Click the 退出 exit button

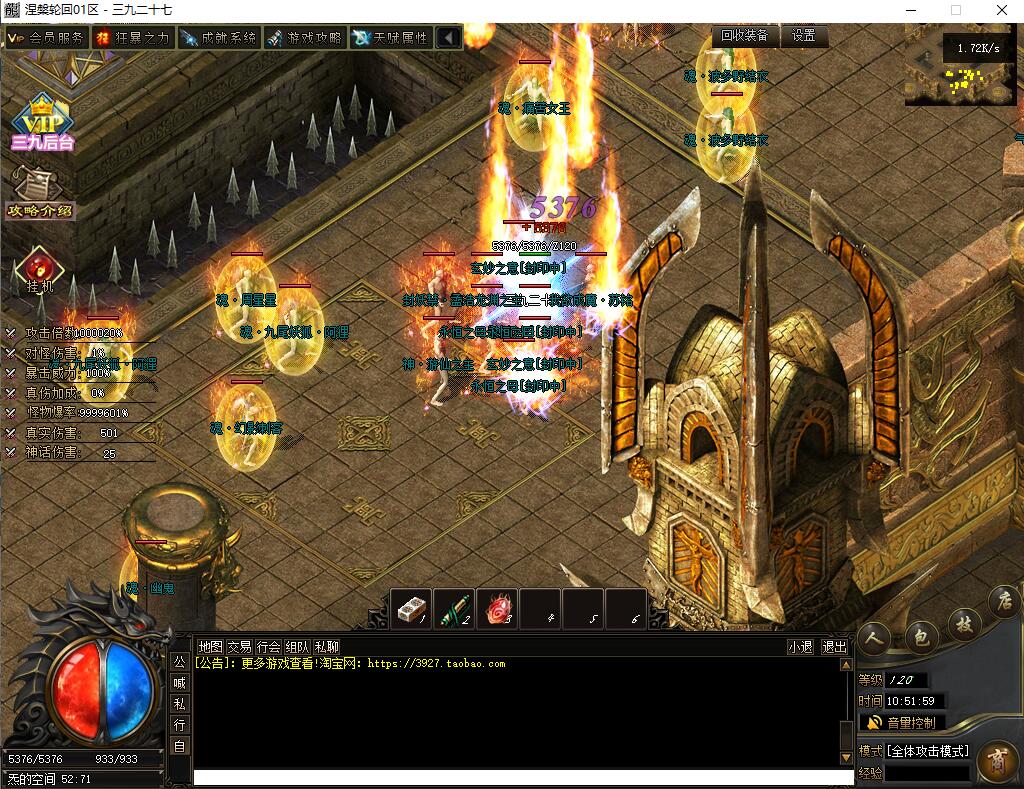click(x=834, y=647)
